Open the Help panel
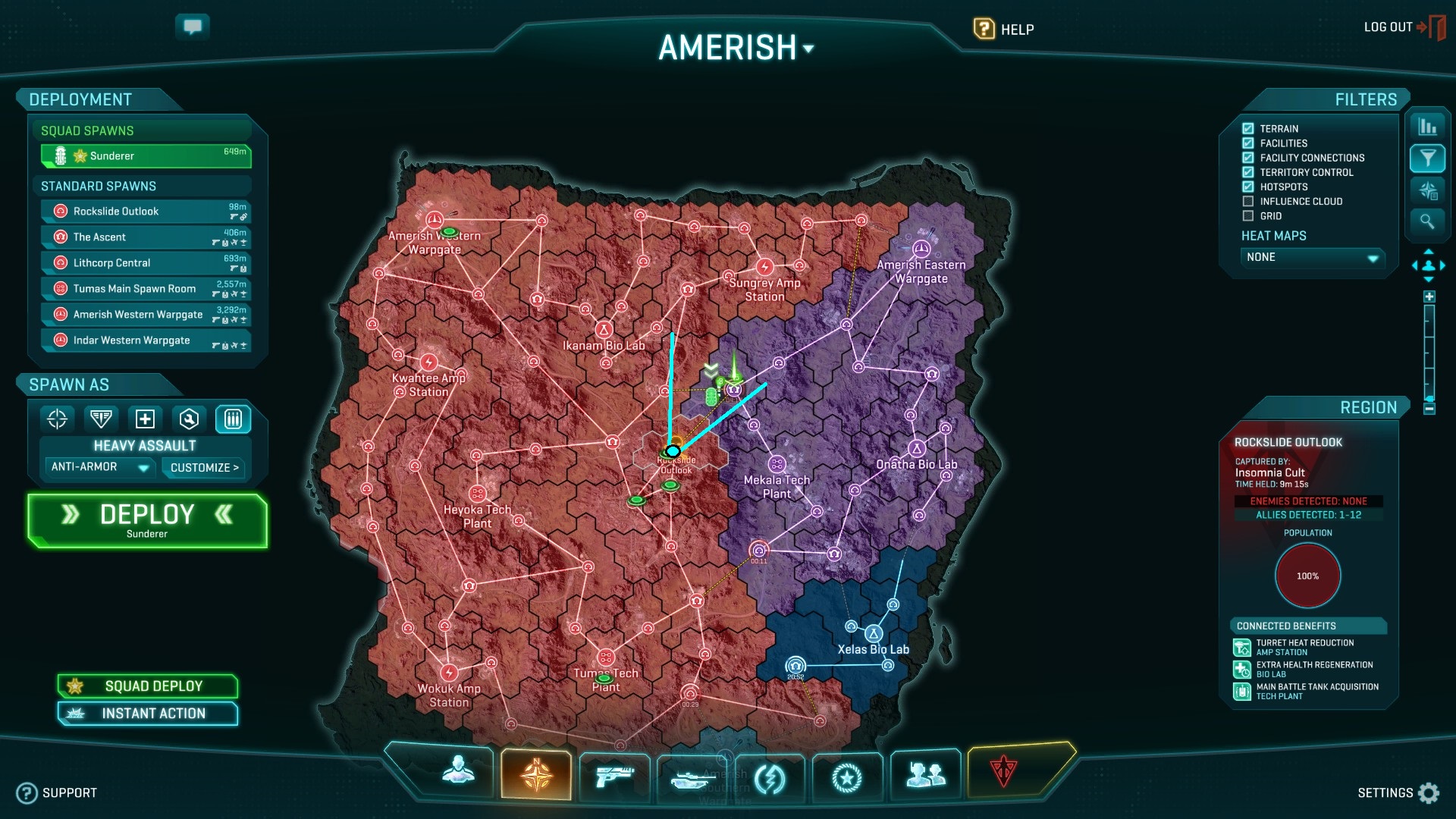Screen dimensions: 1456x819 tap(1003, 30)
